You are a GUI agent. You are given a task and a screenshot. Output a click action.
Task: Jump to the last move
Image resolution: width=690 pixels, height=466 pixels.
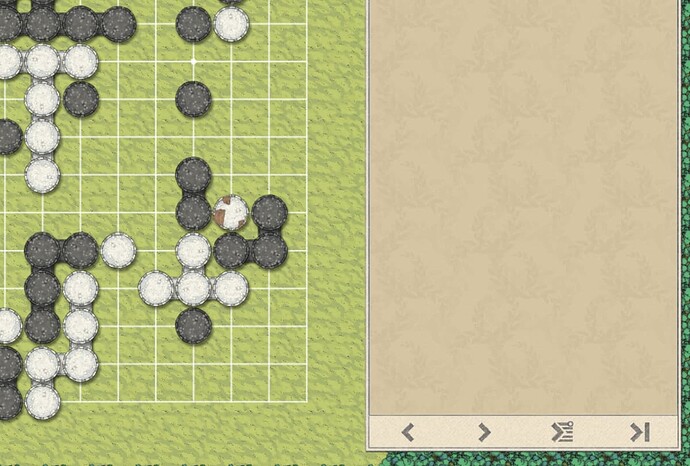tap(639, 432)
